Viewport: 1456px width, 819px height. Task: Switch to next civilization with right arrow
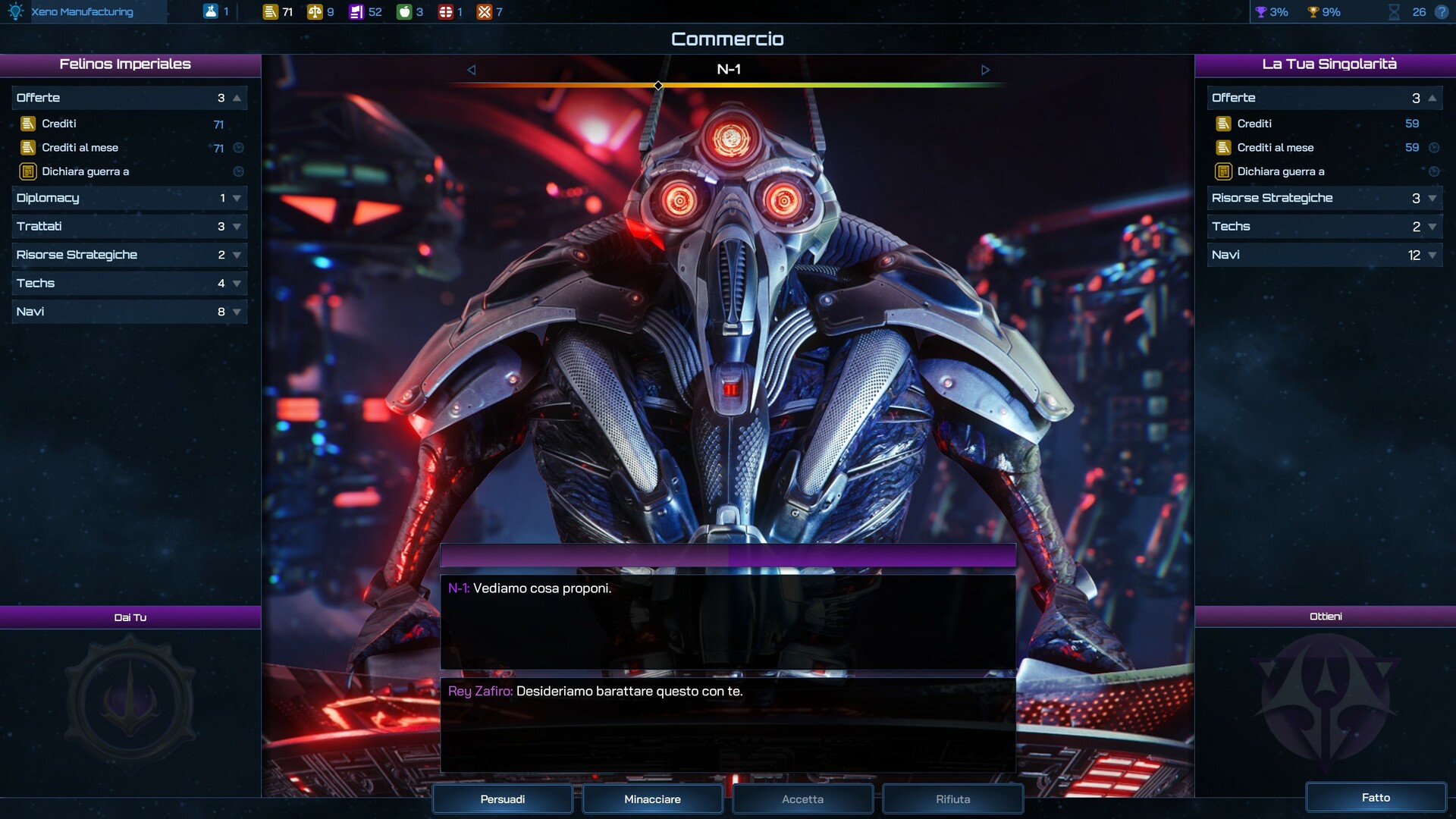point(985,70)
